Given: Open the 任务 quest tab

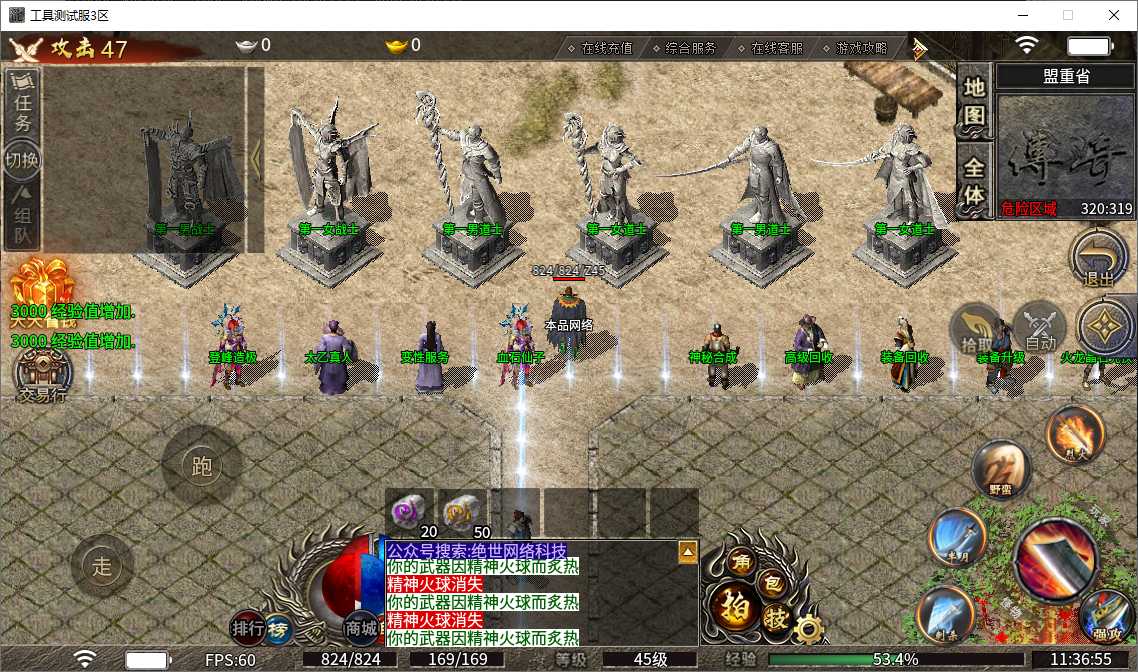Looking at the screenshot, I should click(23, 101).
